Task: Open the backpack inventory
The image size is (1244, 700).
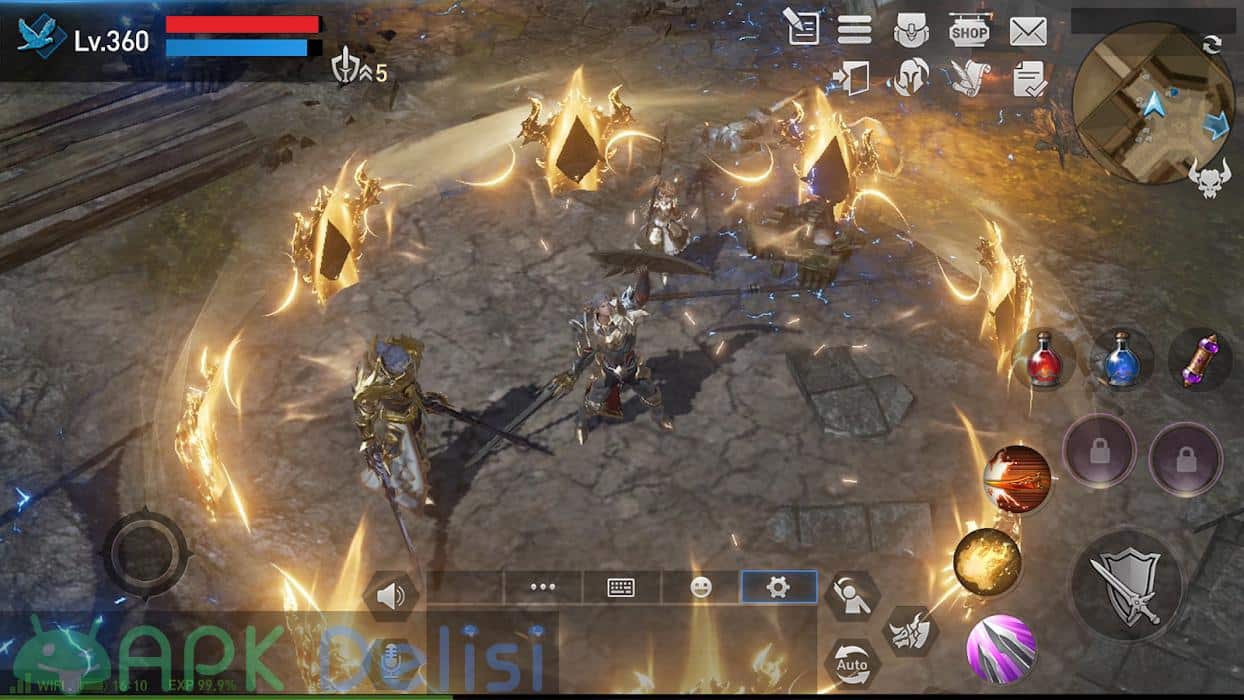Action: pos(911,31)
